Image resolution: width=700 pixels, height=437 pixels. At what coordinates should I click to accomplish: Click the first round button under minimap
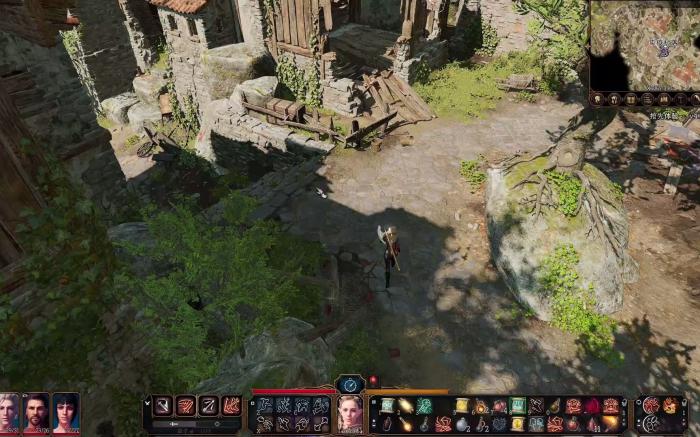(x=597, y=99)
